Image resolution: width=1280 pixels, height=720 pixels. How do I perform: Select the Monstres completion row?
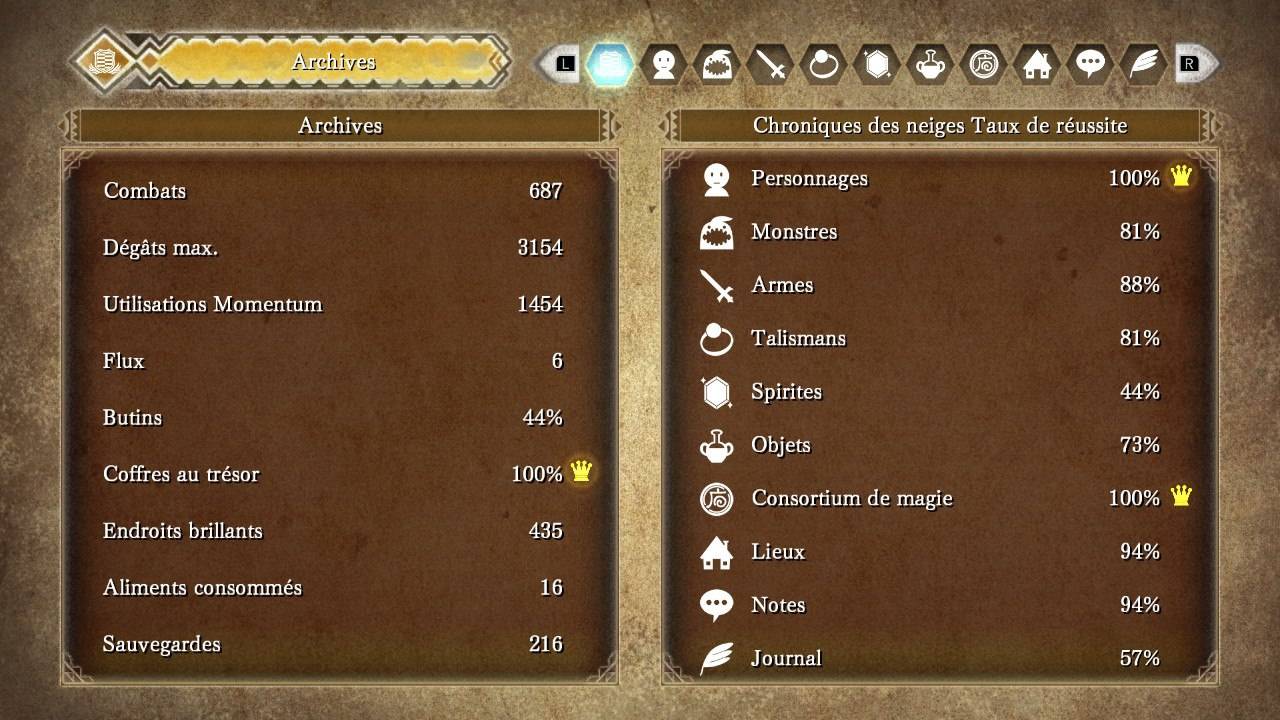[x=938, y=232]
